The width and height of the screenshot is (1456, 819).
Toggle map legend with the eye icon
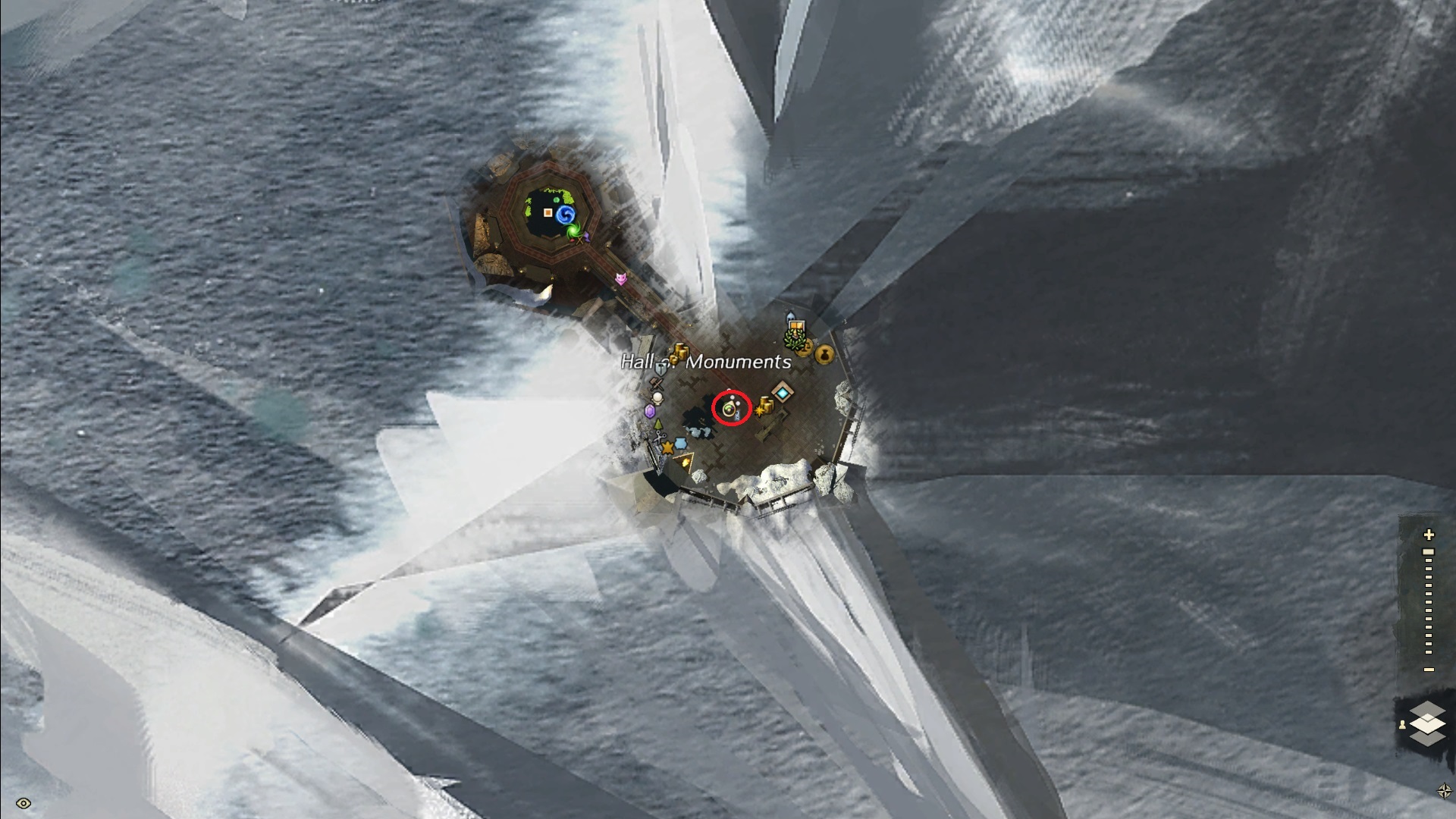pos(23,803)
